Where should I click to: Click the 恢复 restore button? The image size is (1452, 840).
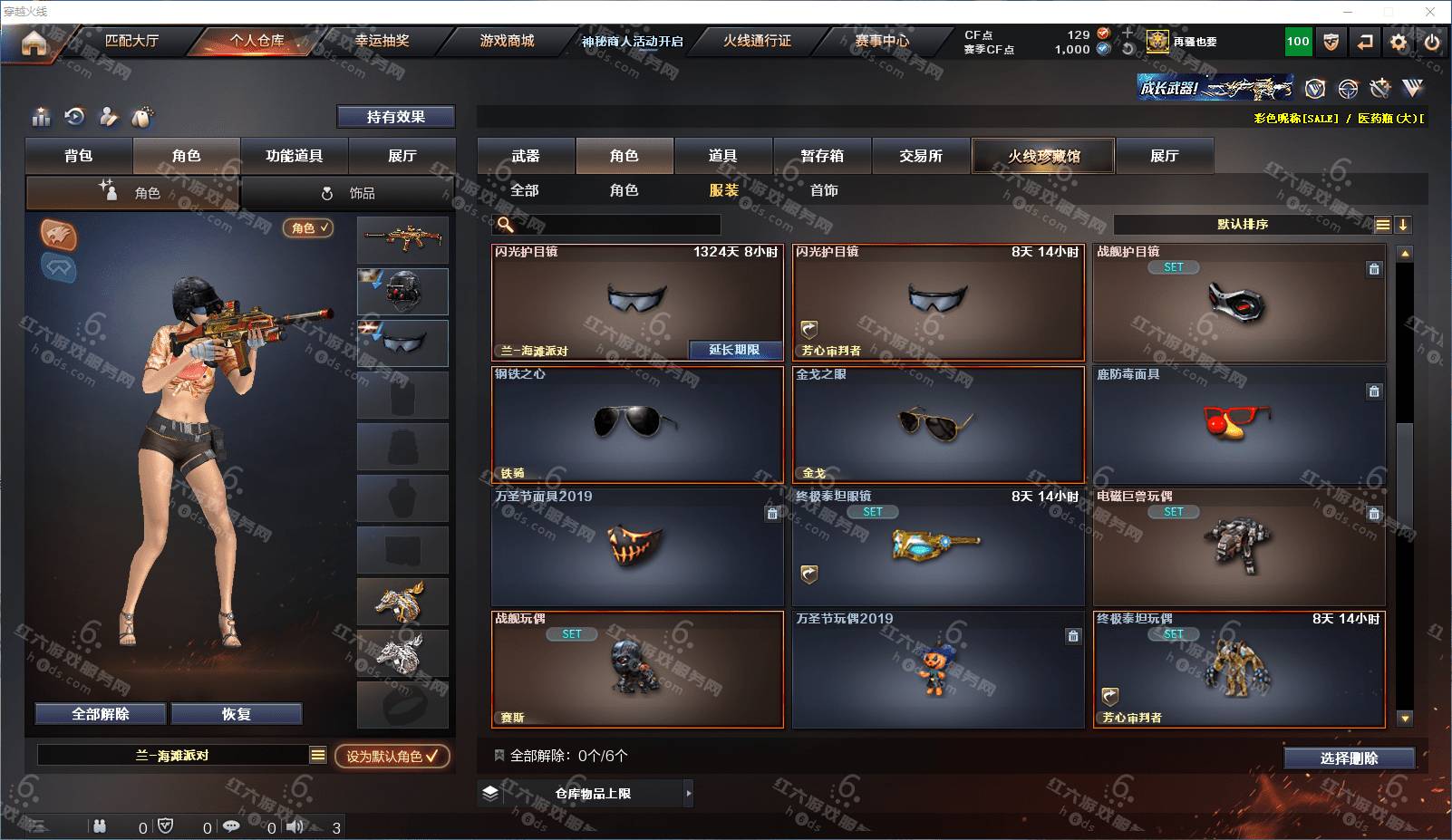click(x=236, y=714)
